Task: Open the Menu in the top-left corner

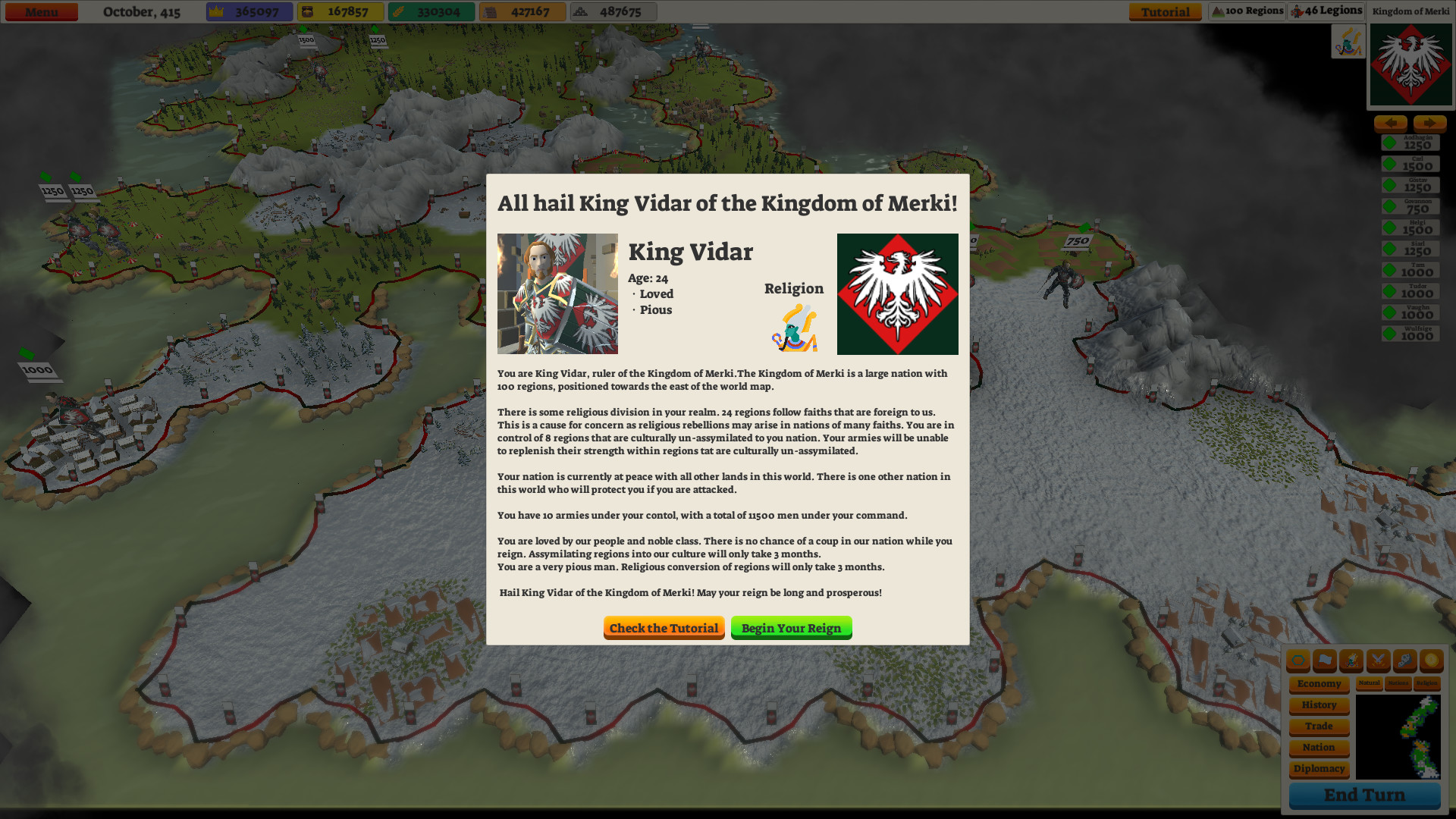Action: click(41, 11)
